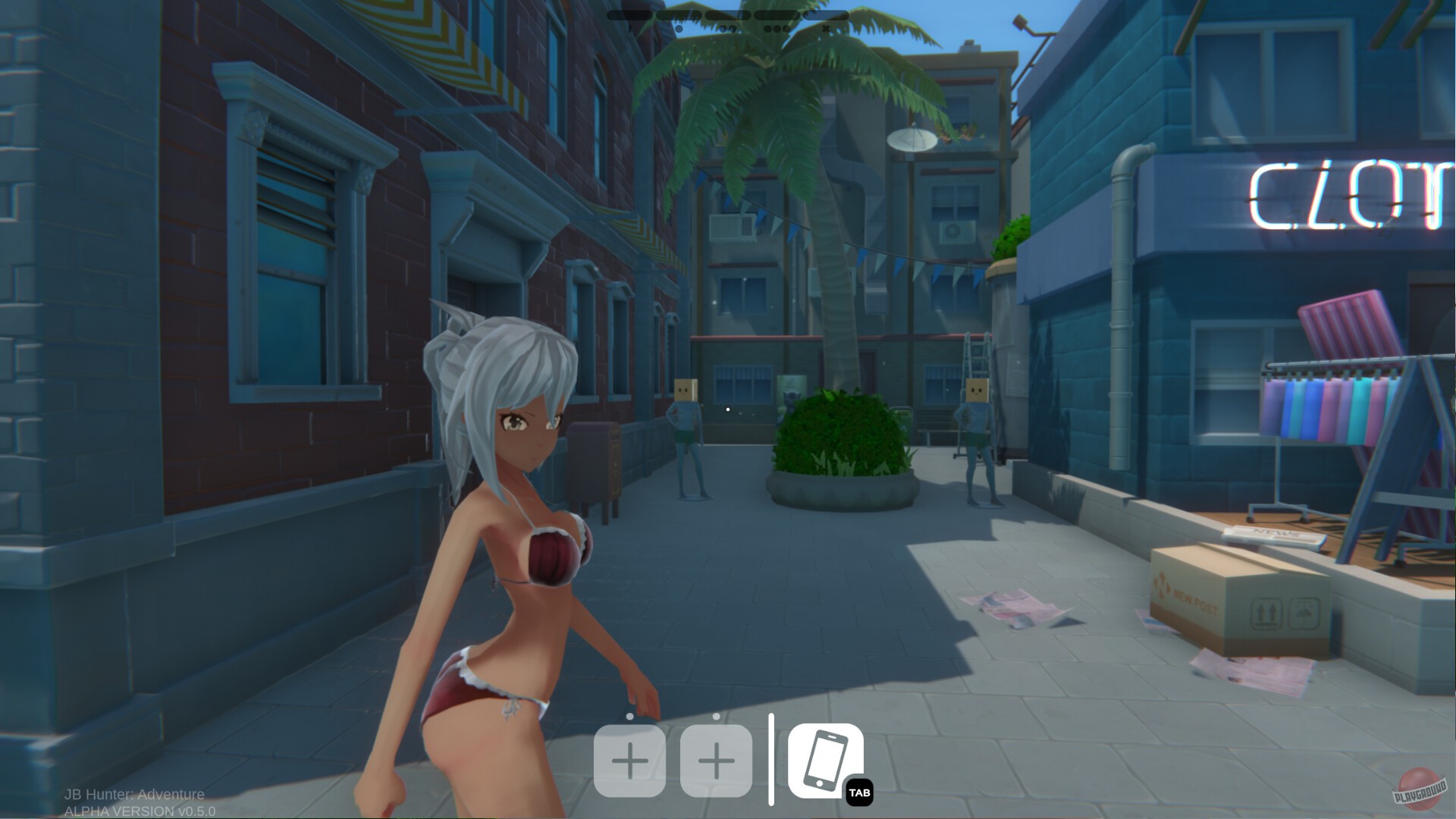
Task: Click the exclamation icon under the first stat bar
Action: [x=629, y=28]
